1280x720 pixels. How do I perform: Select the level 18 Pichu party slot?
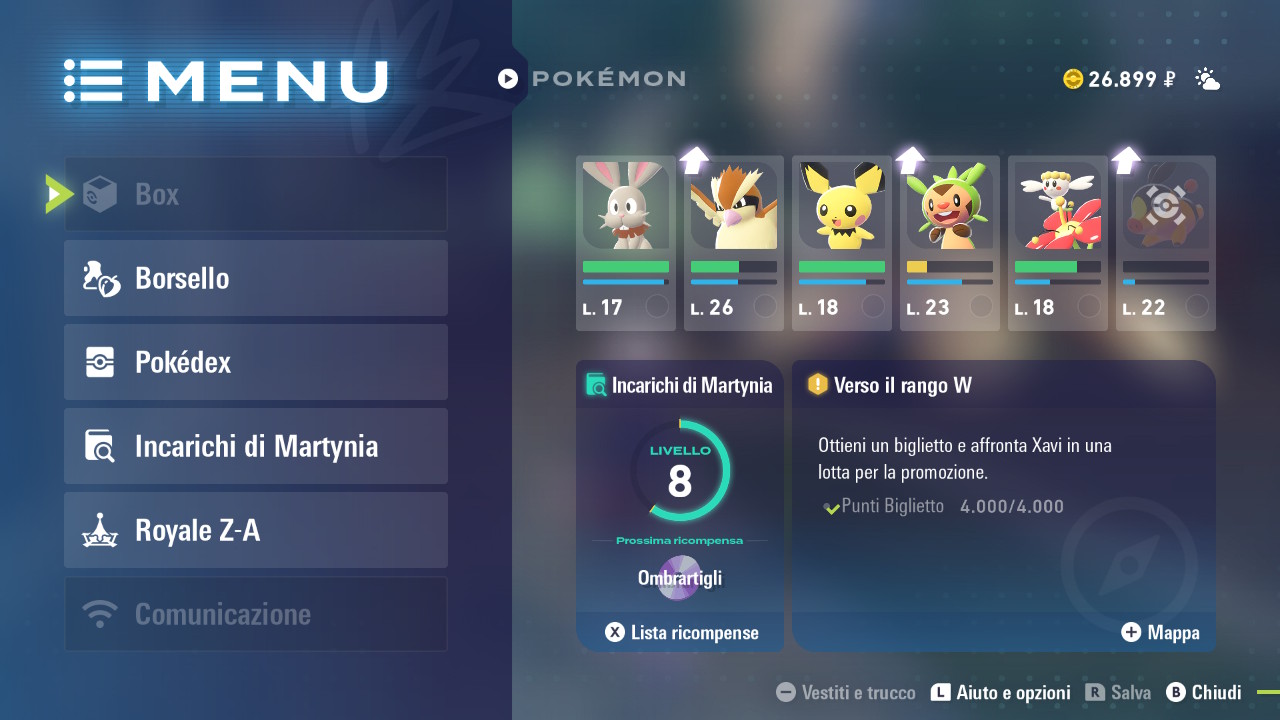842,243
